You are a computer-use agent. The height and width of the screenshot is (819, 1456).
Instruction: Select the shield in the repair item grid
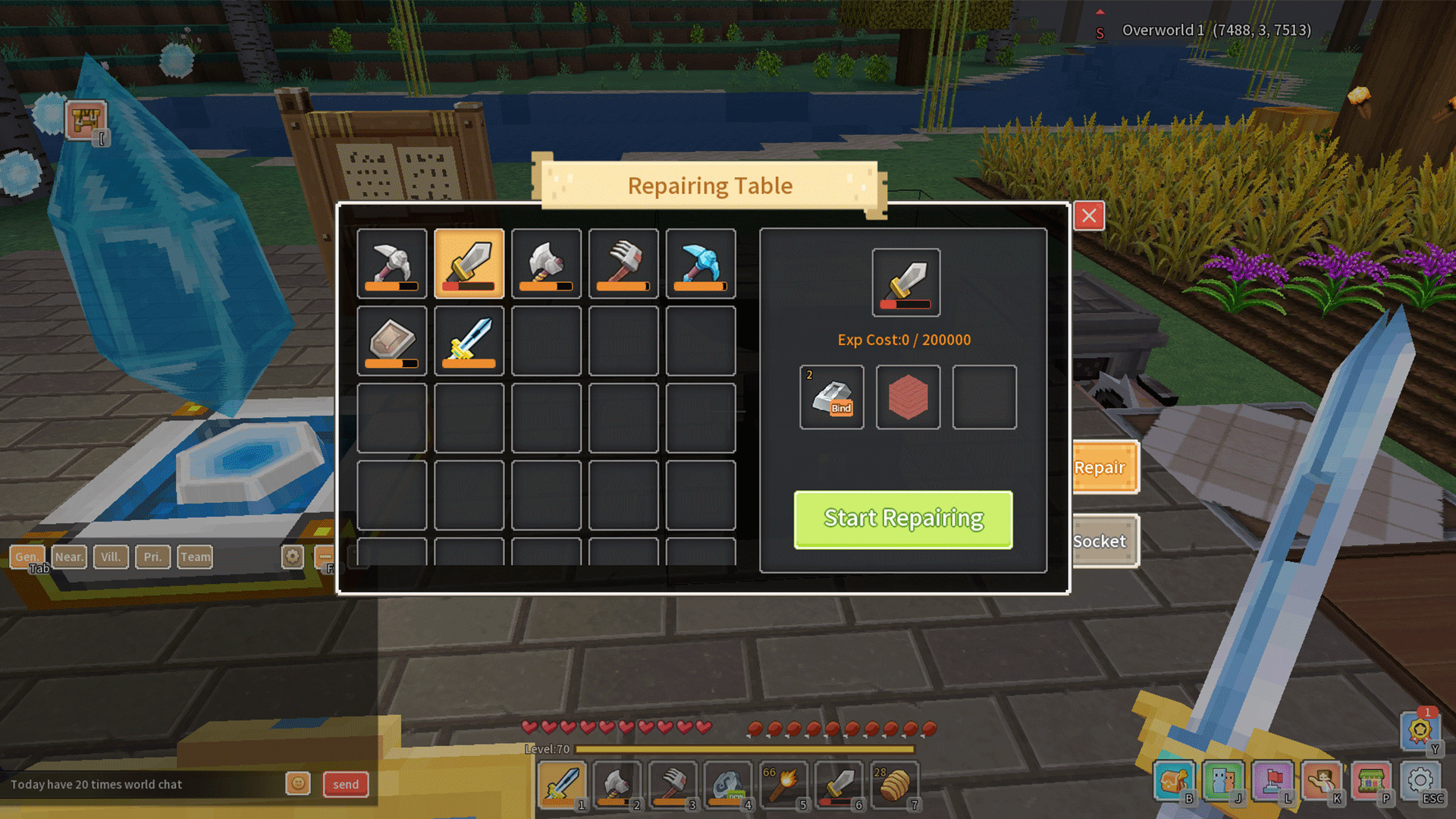point(391,342)
